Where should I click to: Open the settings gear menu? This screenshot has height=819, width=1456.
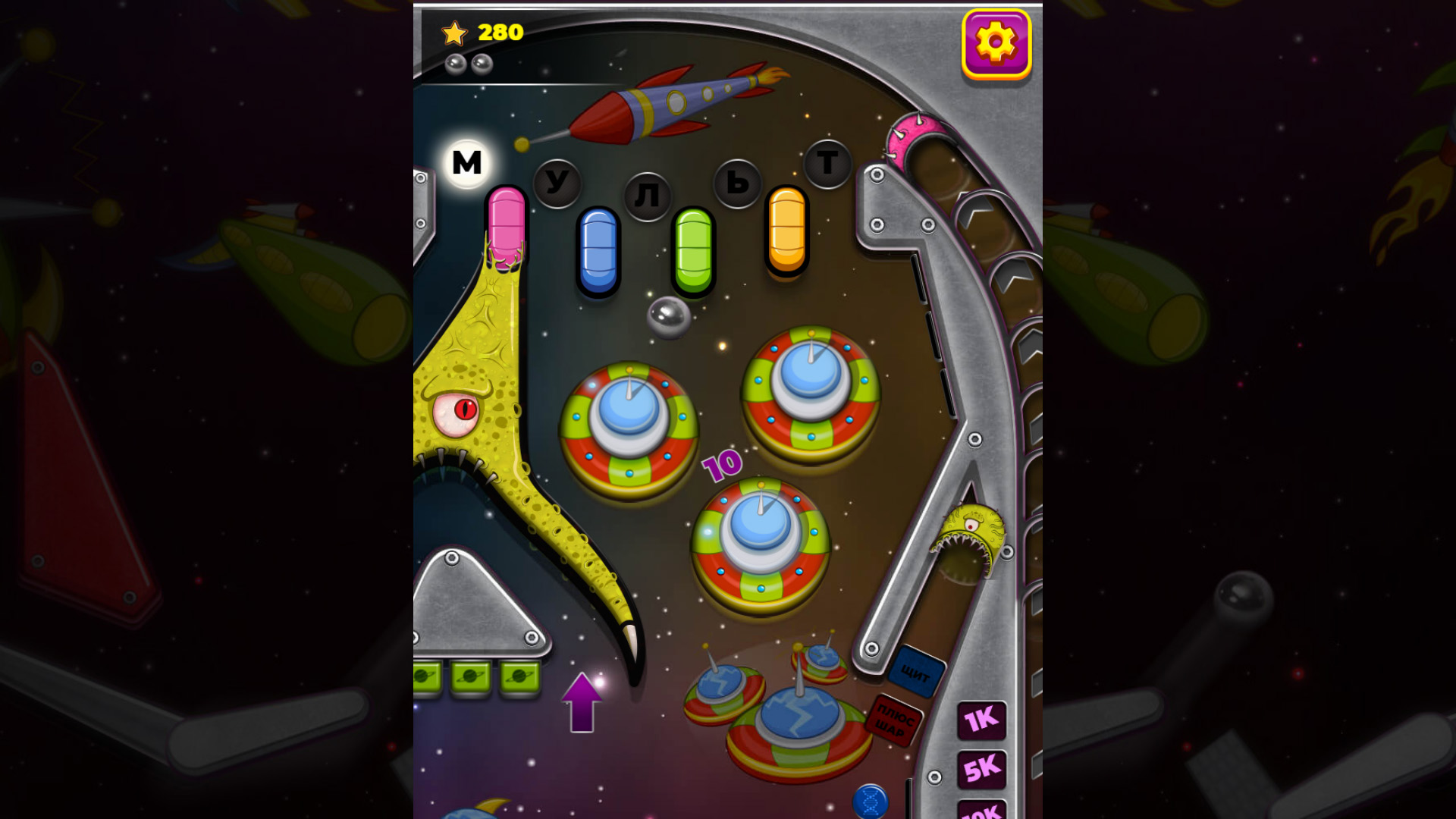996,43
